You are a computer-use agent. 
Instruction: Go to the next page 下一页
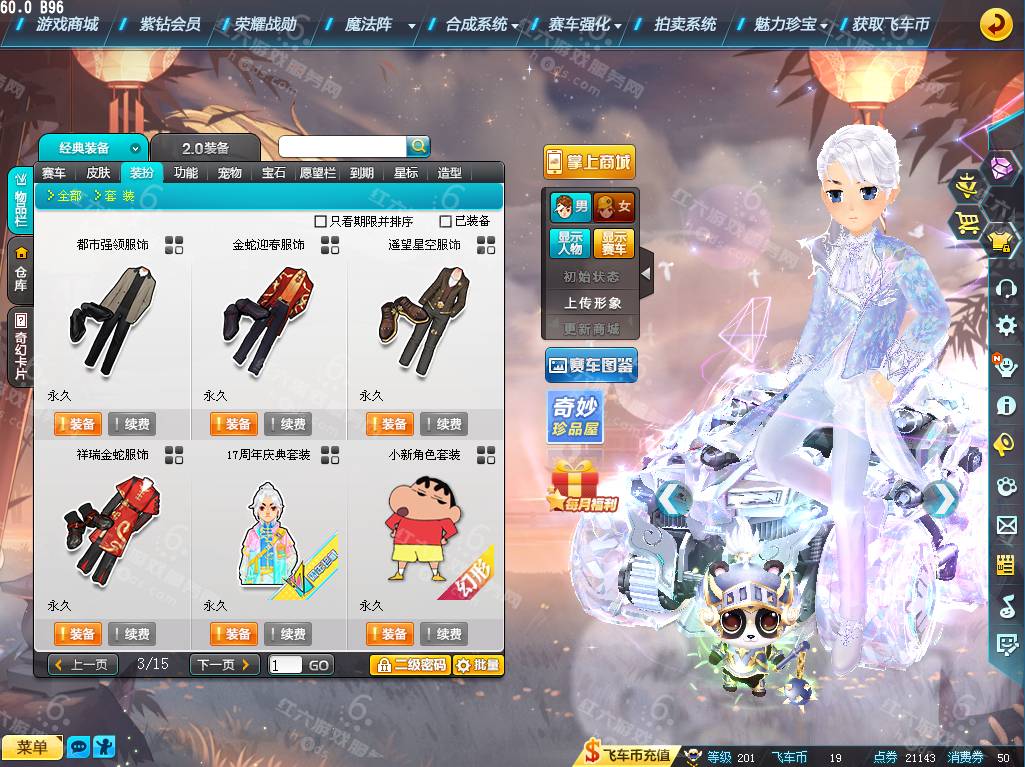(x=224, y=664)
